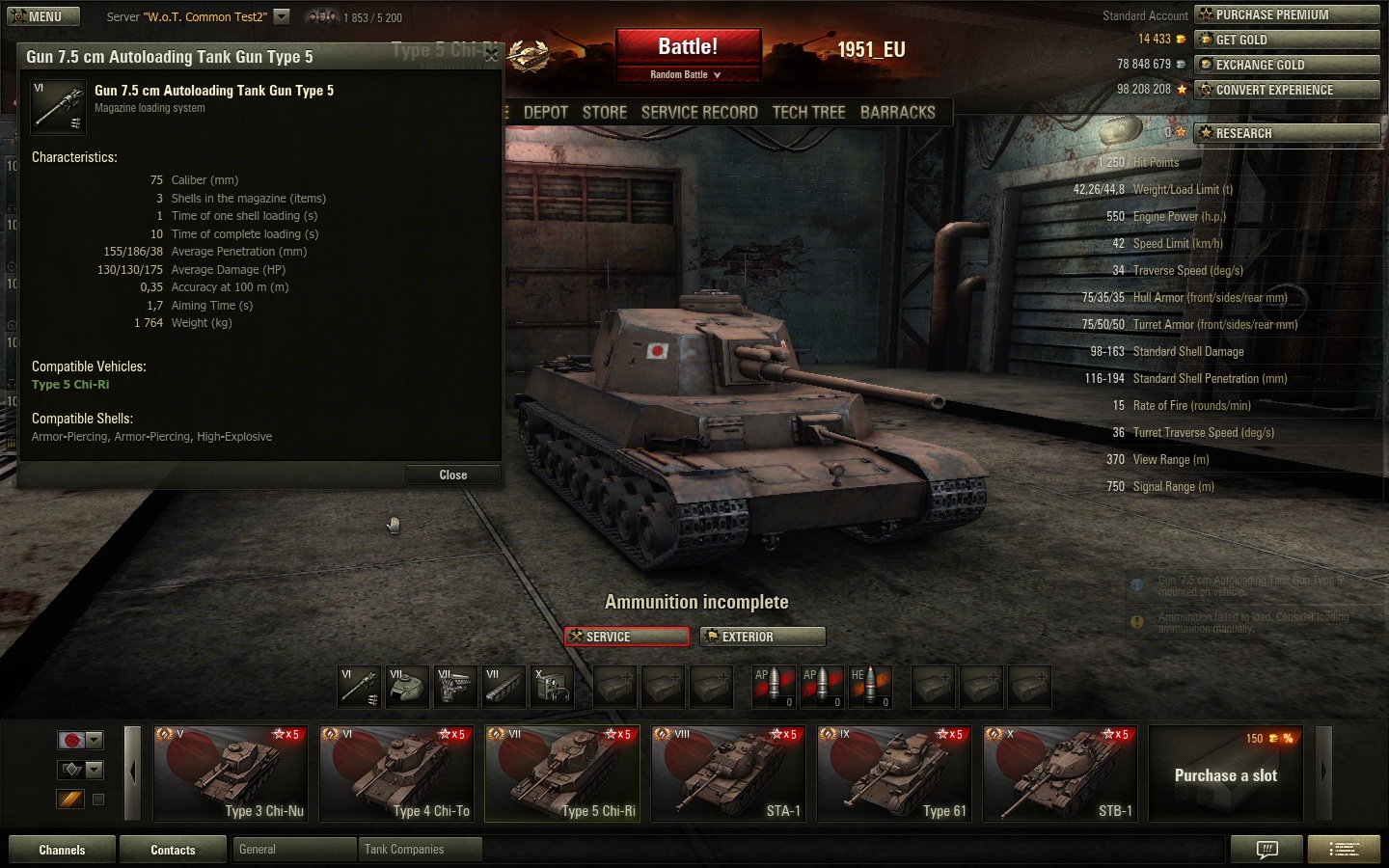Click Purchase Premium button
The width and height of the screenshot is (1389, 868).
pyautogui.click(x=1287, y=14)
